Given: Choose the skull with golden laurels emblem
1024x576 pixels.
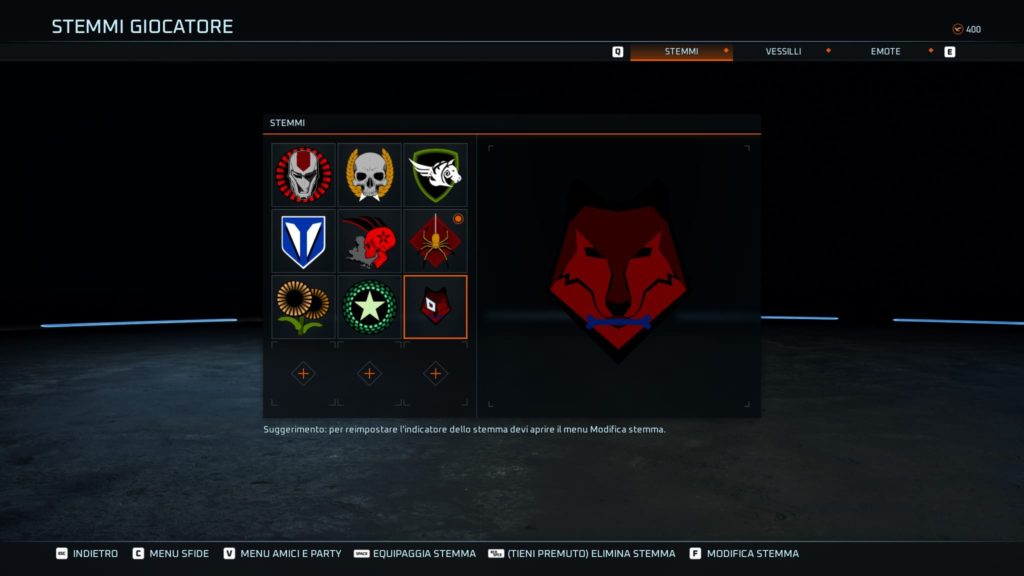Looking at the screenshot, I should [x=369, y=175].
